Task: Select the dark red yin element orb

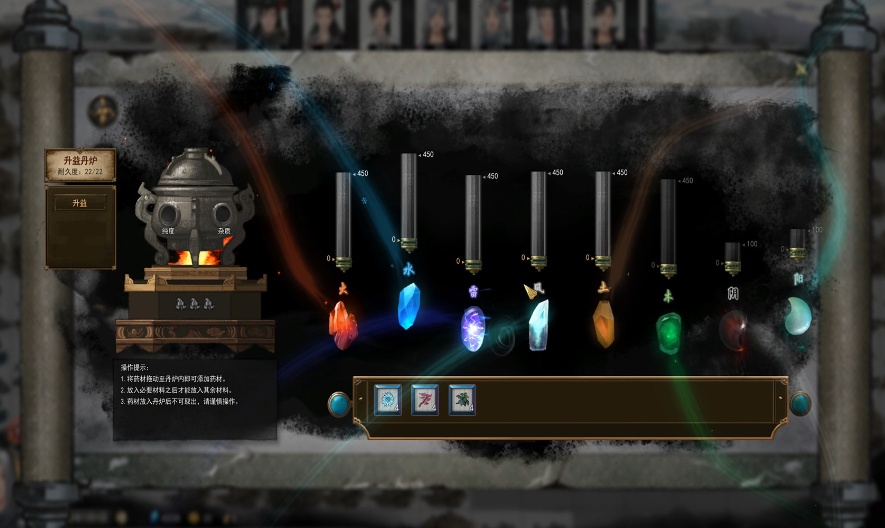Action: pos(733,329)
